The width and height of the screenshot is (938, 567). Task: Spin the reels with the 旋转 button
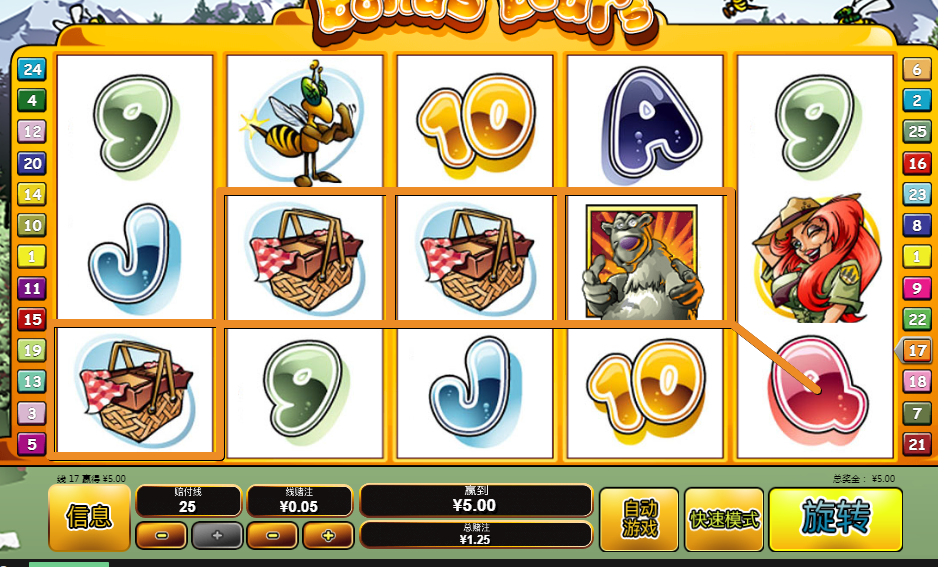pyautogui.click(x=835, y=518)
